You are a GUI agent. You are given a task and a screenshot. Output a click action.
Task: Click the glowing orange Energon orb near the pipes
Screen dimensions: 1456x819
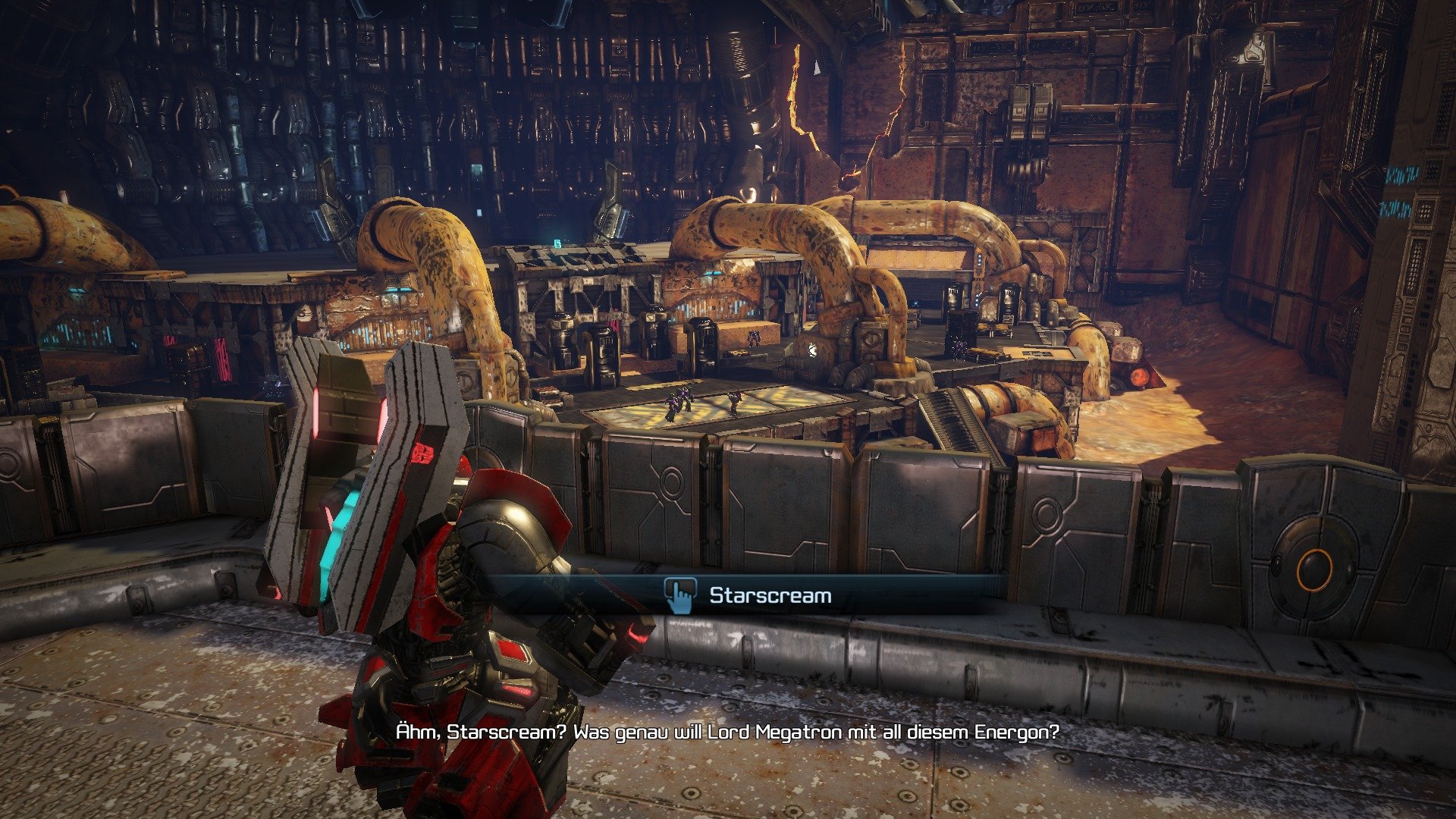click(1139, 377)
